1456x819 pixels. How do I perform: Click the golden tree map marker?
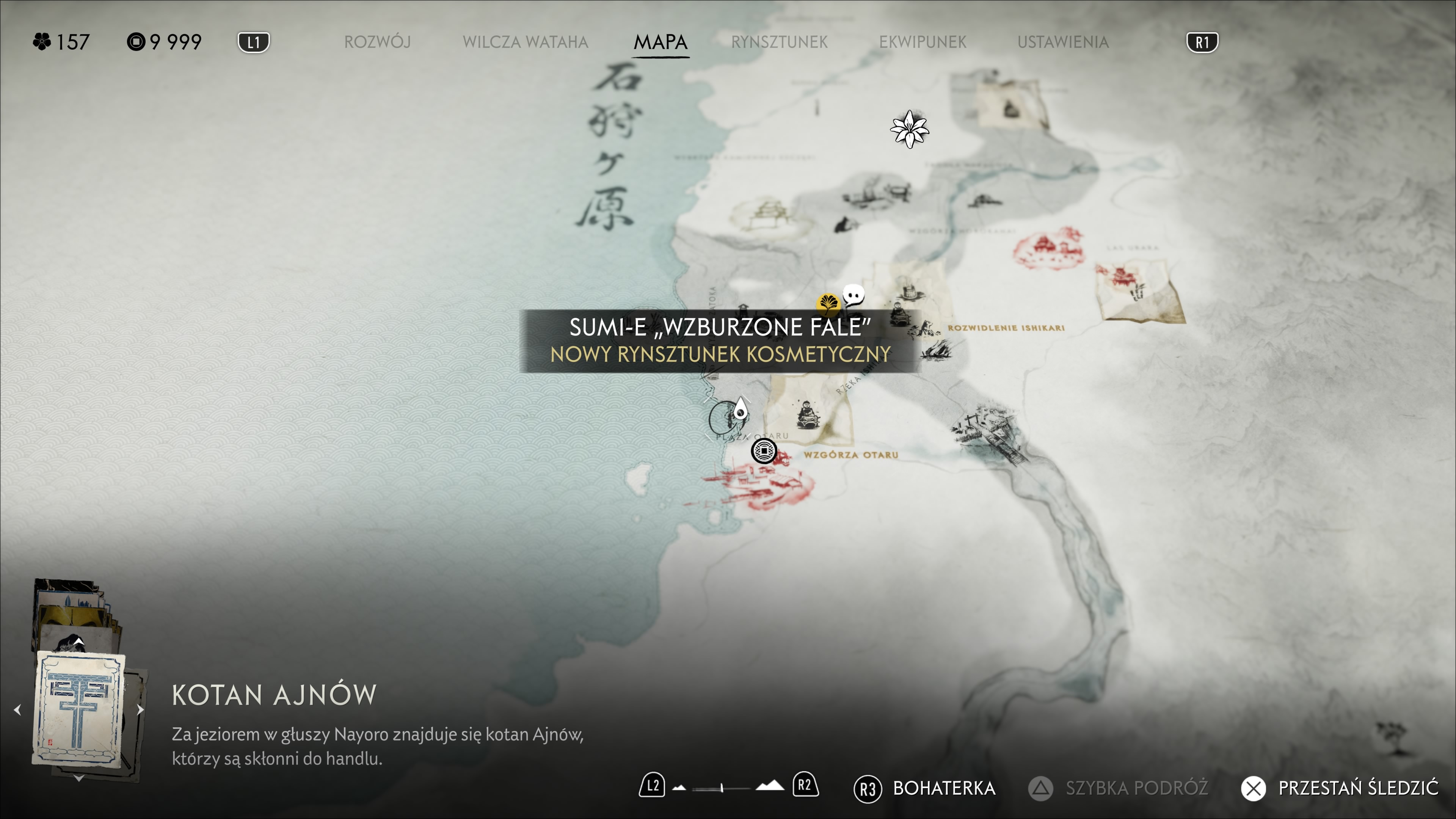click(828, 303)
